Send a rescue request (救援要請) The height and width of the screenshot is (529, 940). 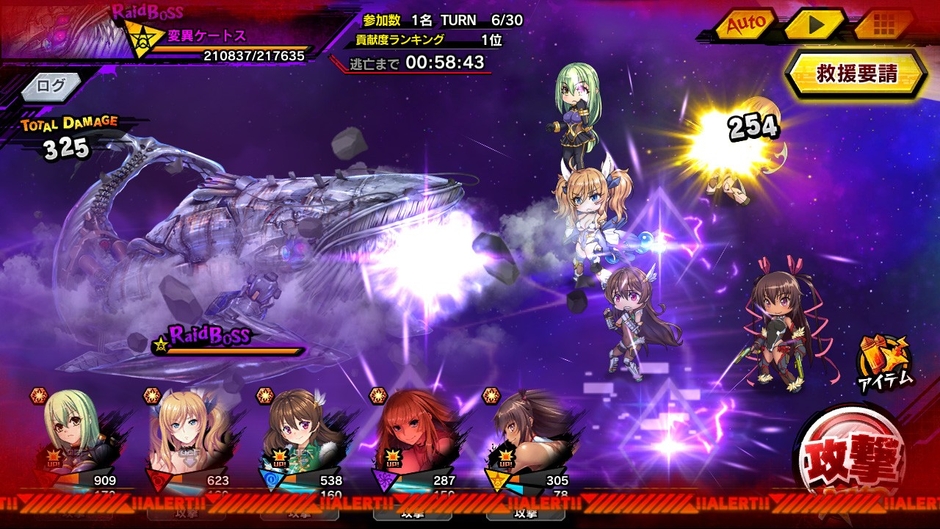point(855,73)
